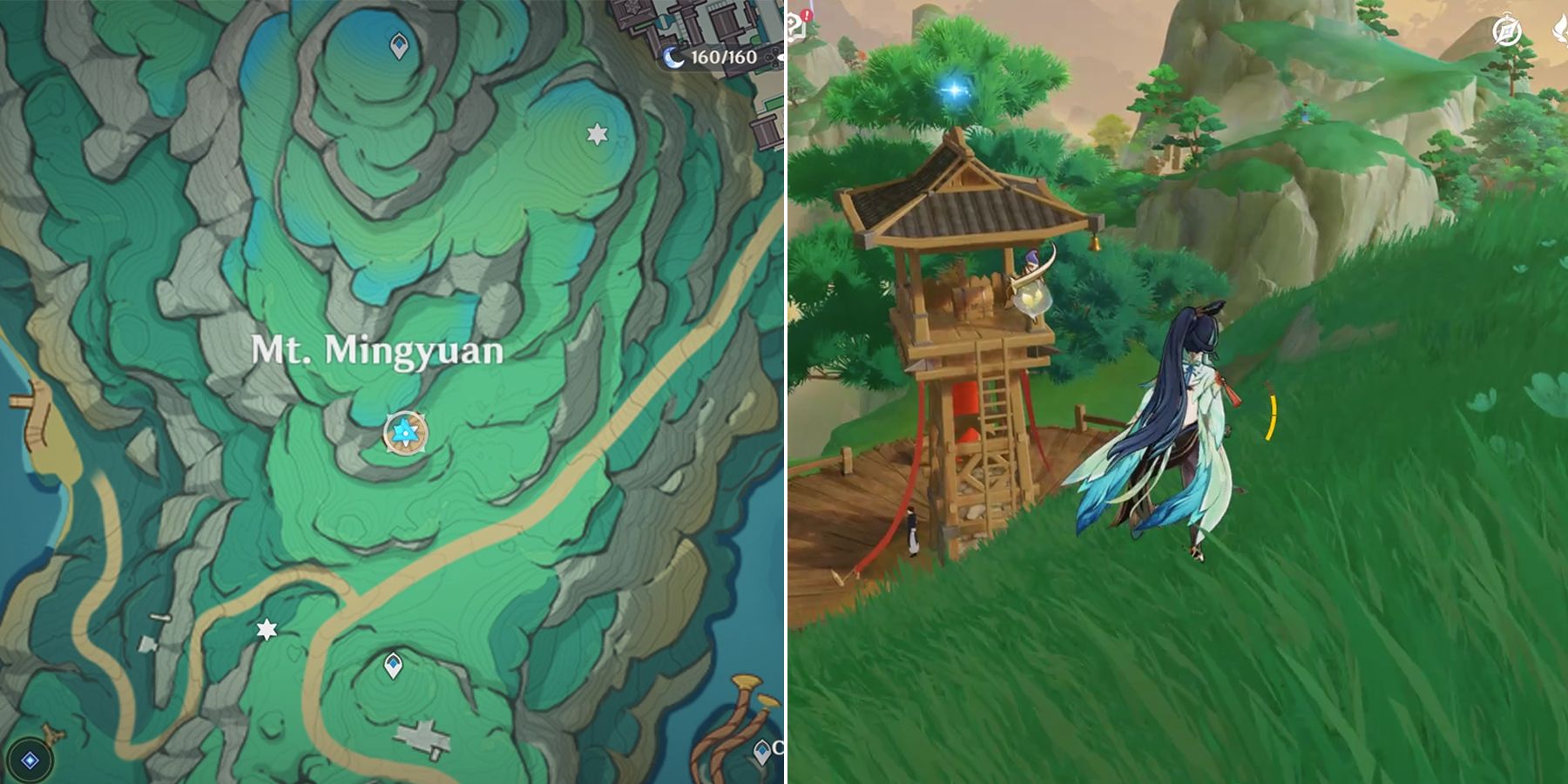Click the floating lantern near the watchtower
The image size is (1568, 784).
point(1031,299)
